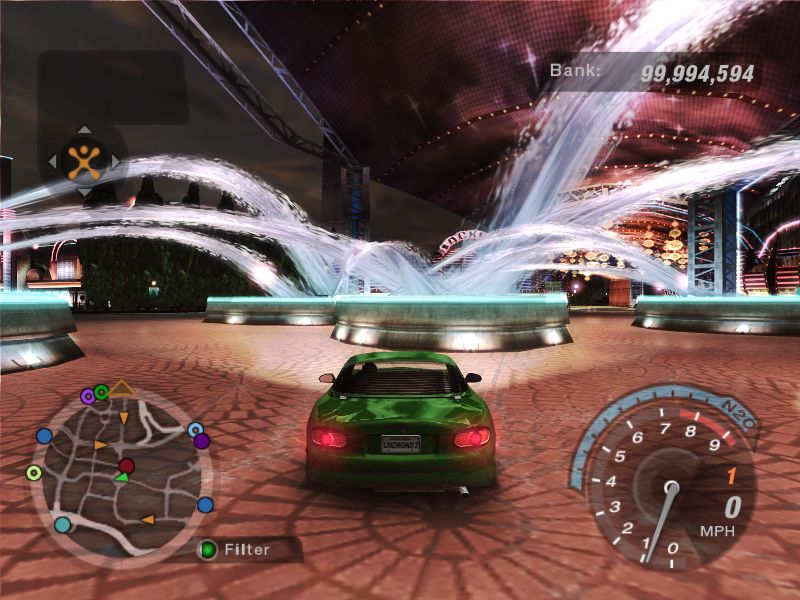Click the dark red dot marker on the minimap
The width and height of the screenshot is (800, 600).
tap(126, 466)
